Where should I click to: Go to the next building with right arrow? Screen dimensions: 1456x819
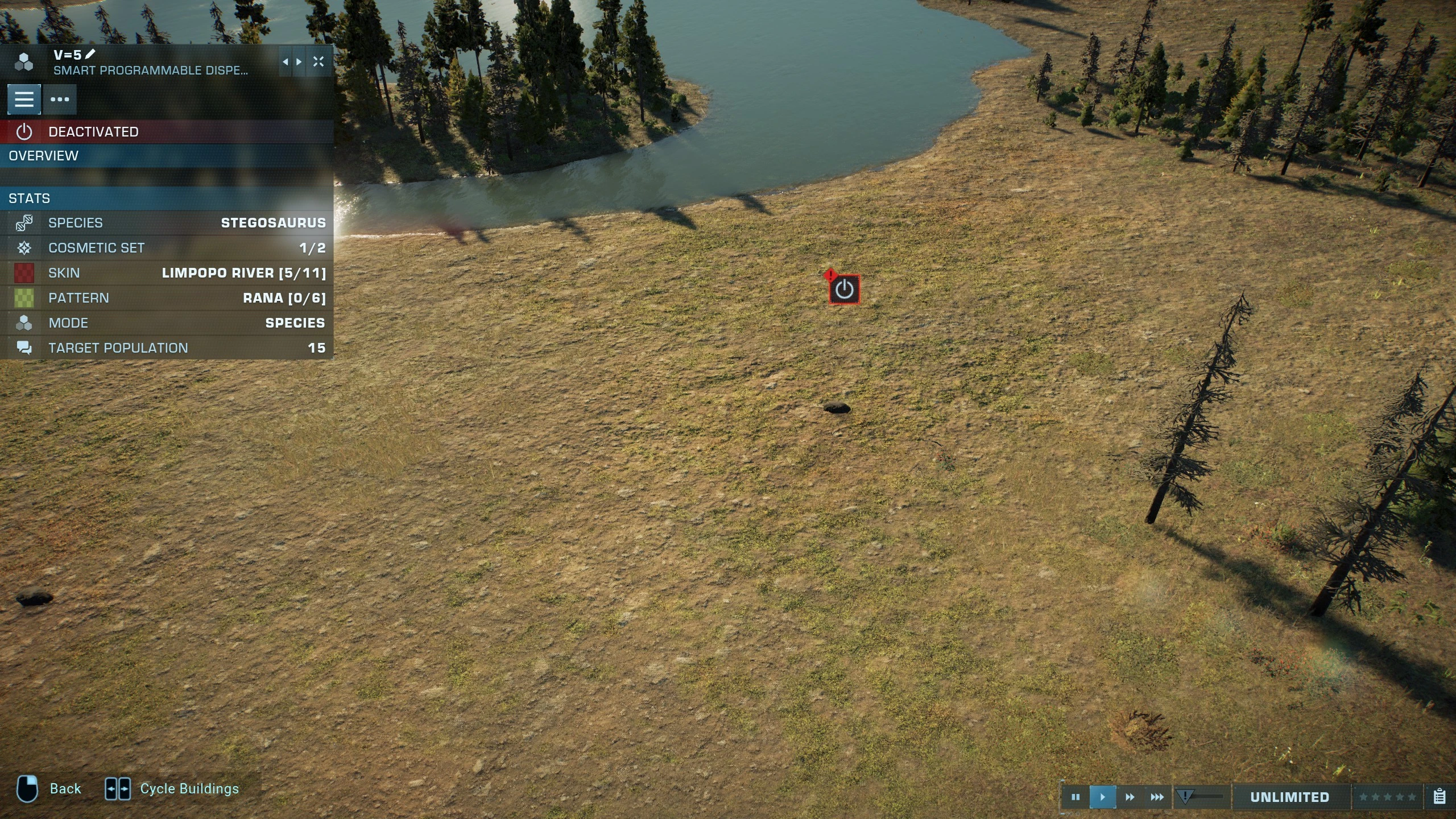point(299,62)
